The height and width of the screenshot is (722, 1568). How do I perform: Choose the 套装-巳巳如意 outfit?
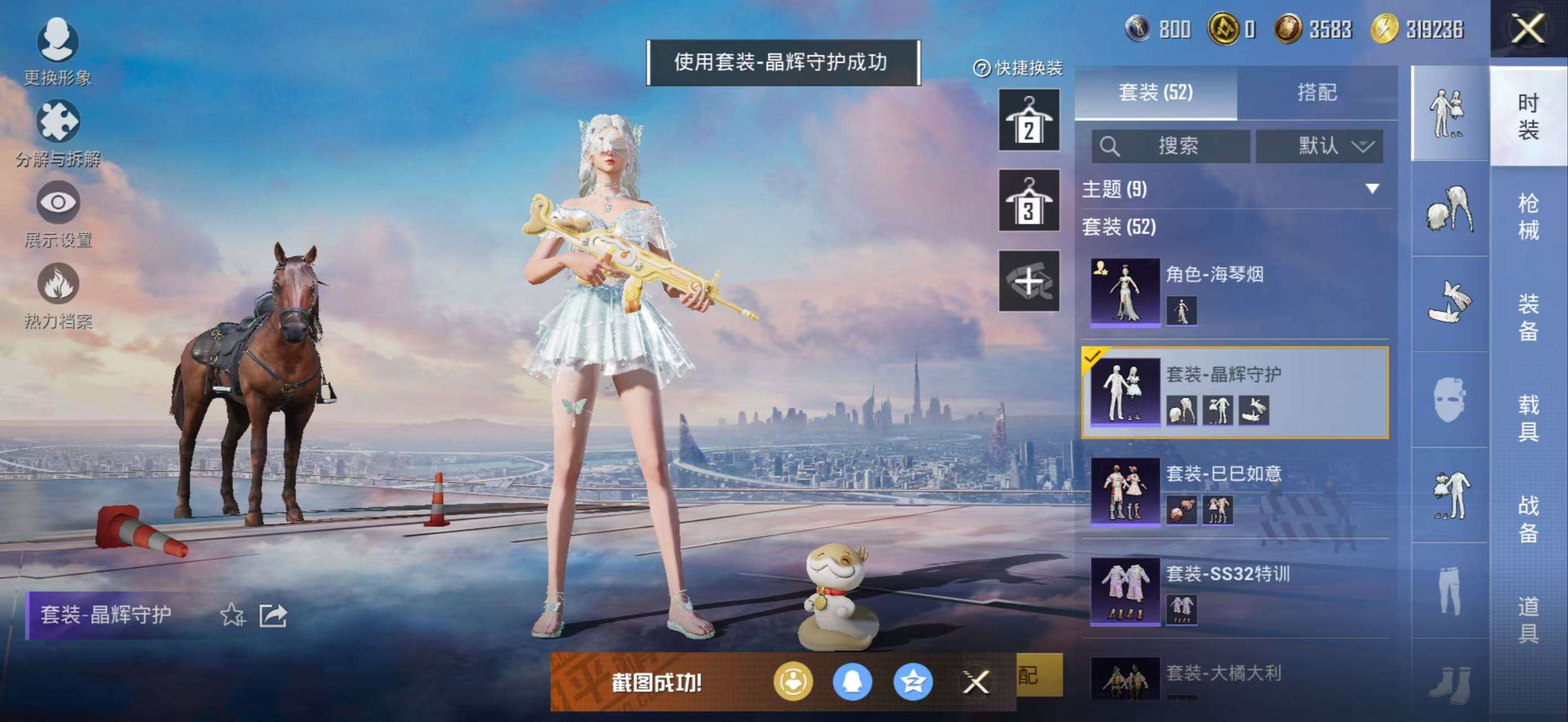tap(1236, 492)
